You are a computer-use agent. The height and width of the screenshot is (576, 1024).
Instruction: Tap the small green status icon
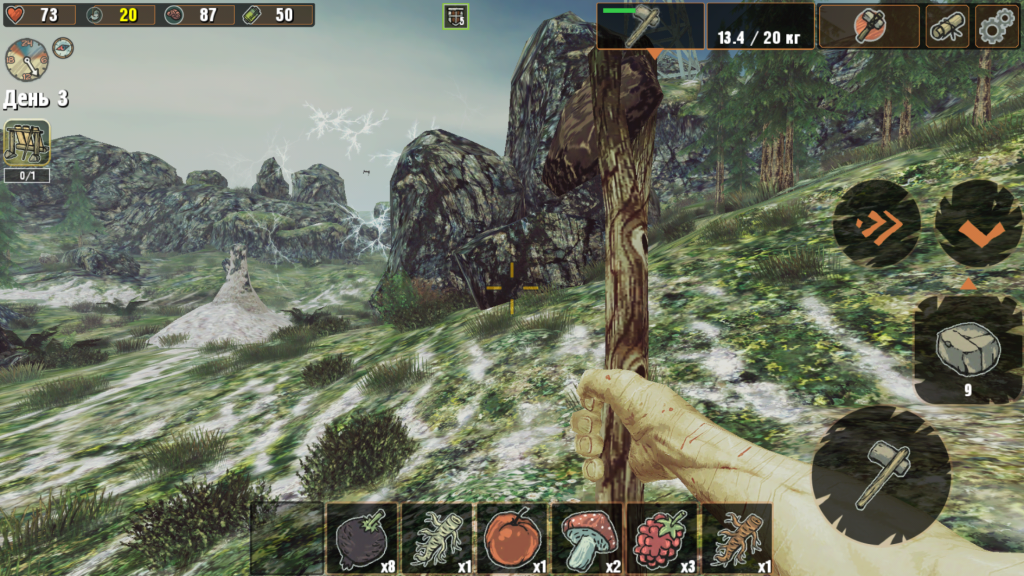[x=455, y=16]
